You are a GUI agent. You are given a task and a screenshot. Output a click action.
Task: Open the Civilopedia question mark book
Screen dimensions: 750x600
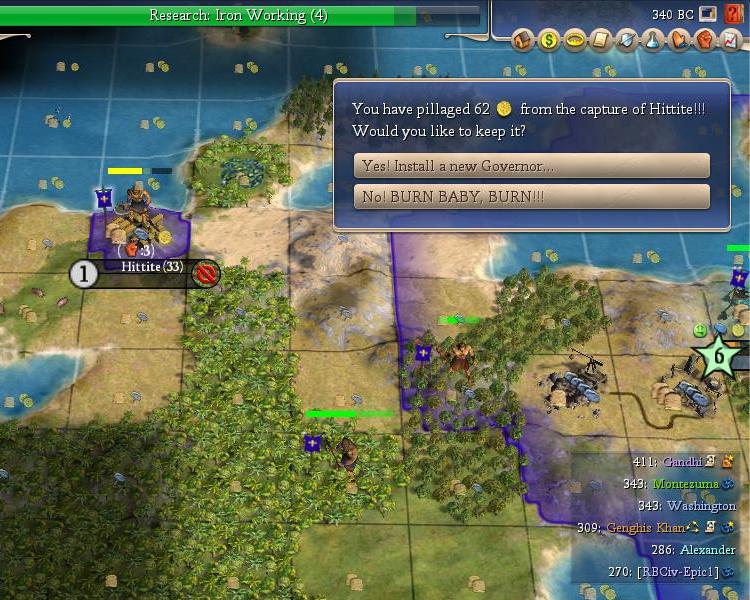[733, 13]
